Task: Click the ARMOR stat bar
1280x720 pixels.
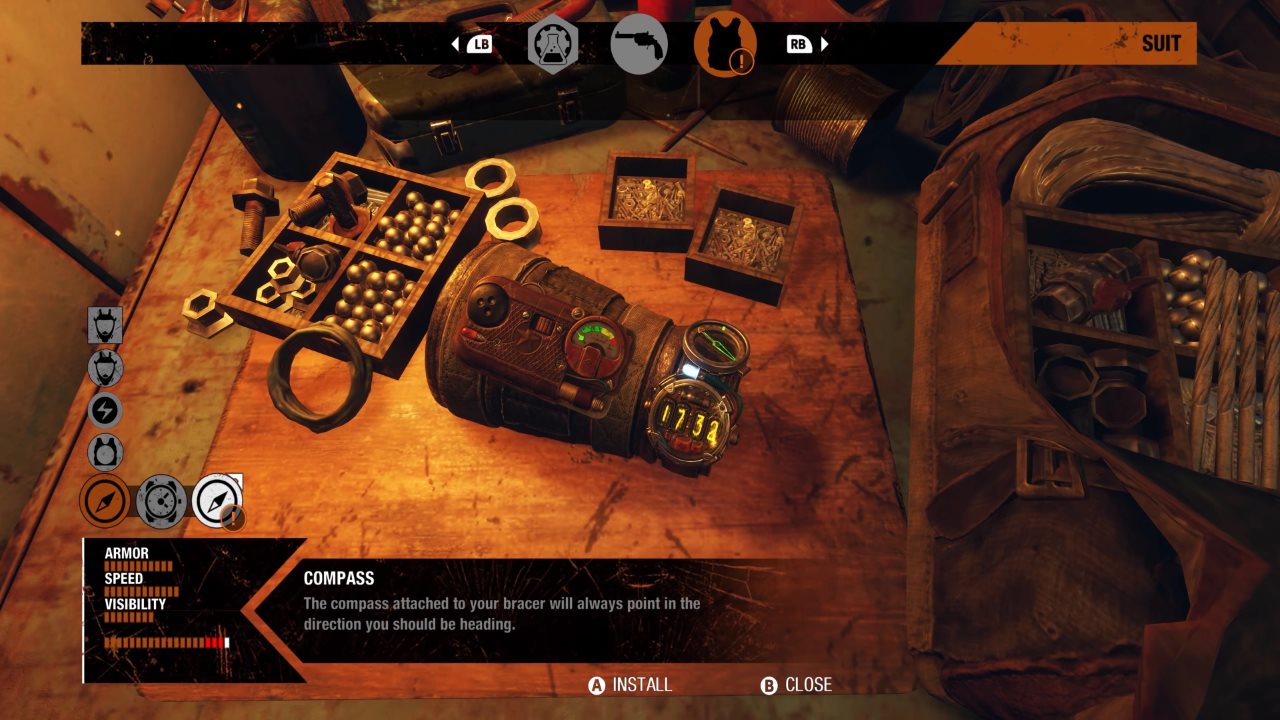Action: pyautogui.click(x=140, y=565)
